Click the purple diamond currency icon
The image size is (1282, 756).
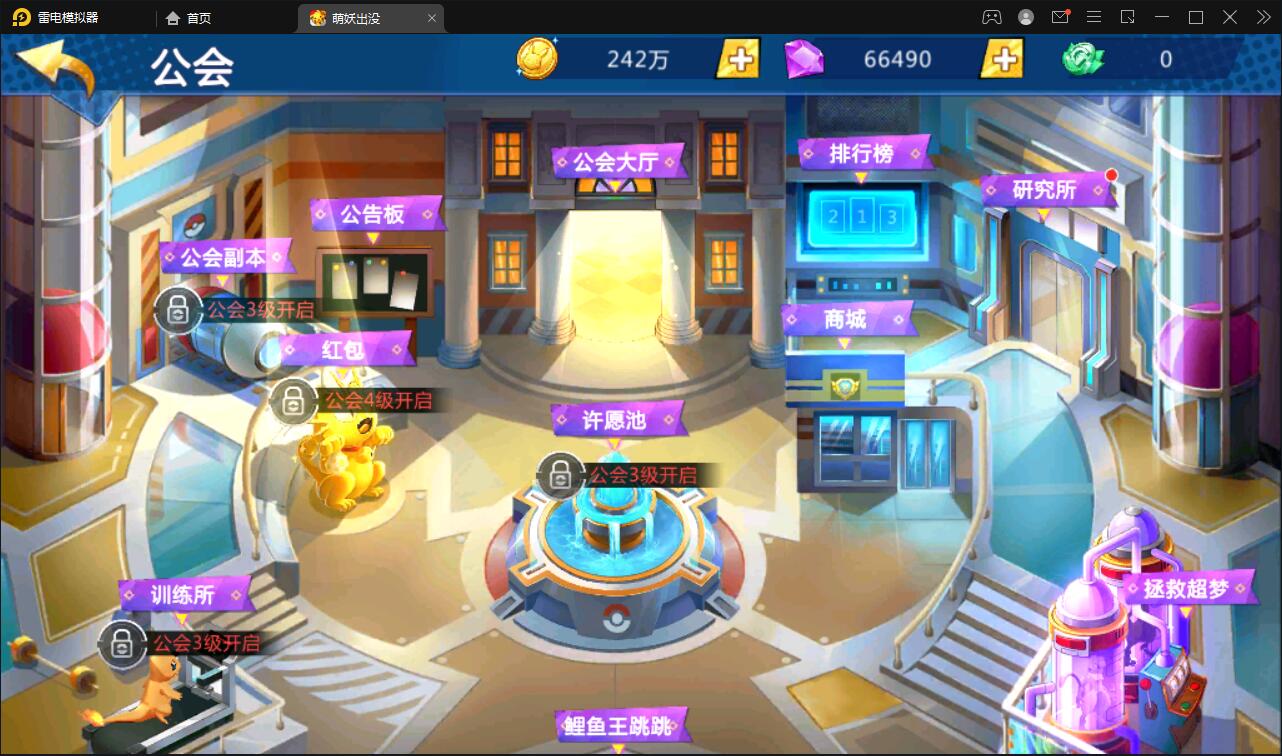click(806, 58)
